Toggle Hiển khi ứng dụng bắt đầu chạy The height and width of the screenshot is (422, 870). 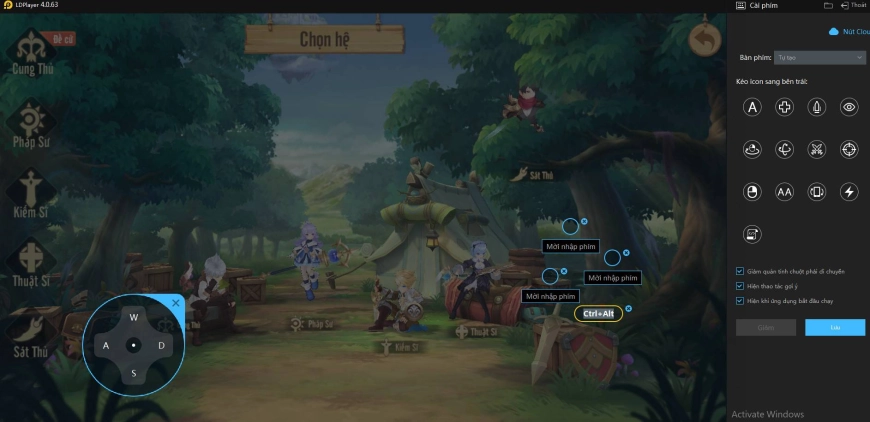[x=740, y=300]
